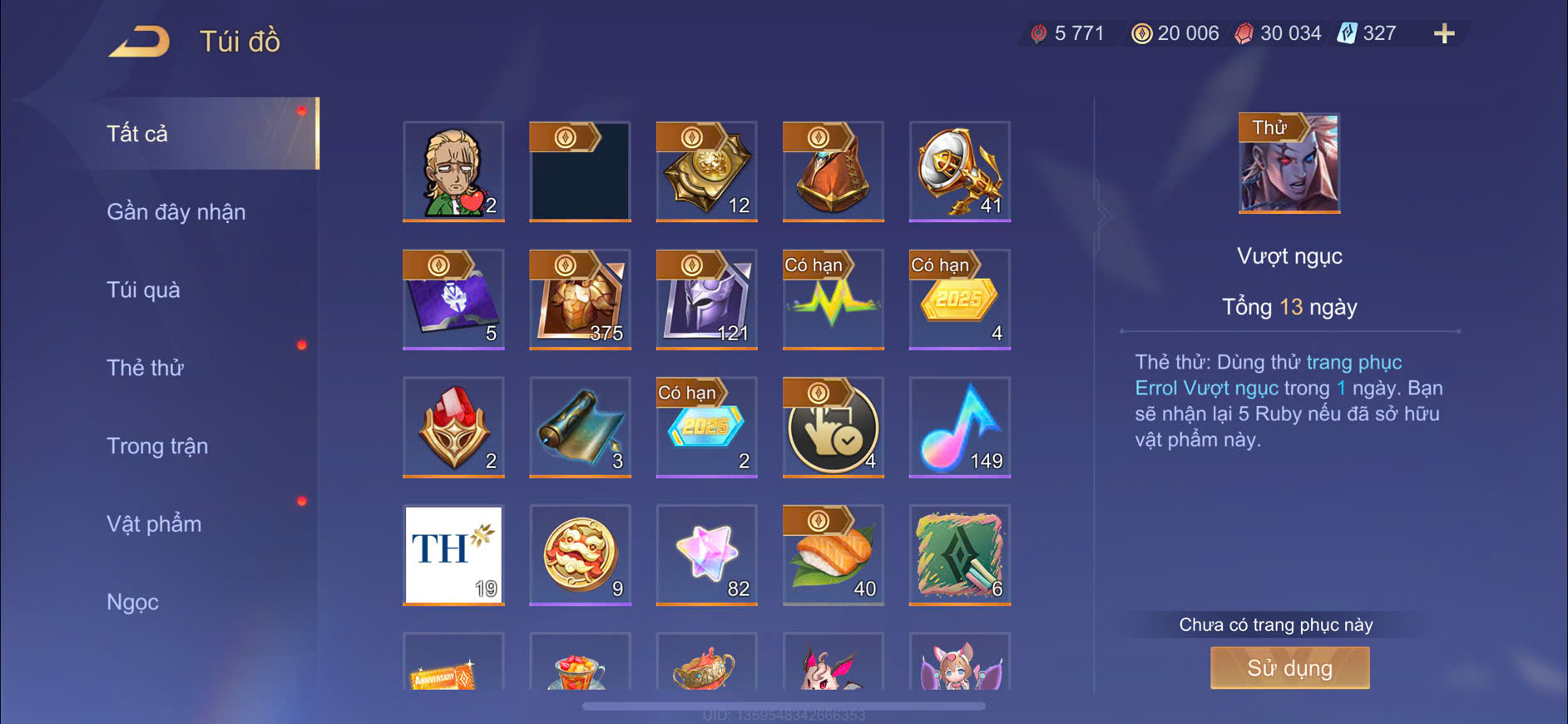Go back using the arrow button
1568x724 pixels.
(x=140, y=42)
